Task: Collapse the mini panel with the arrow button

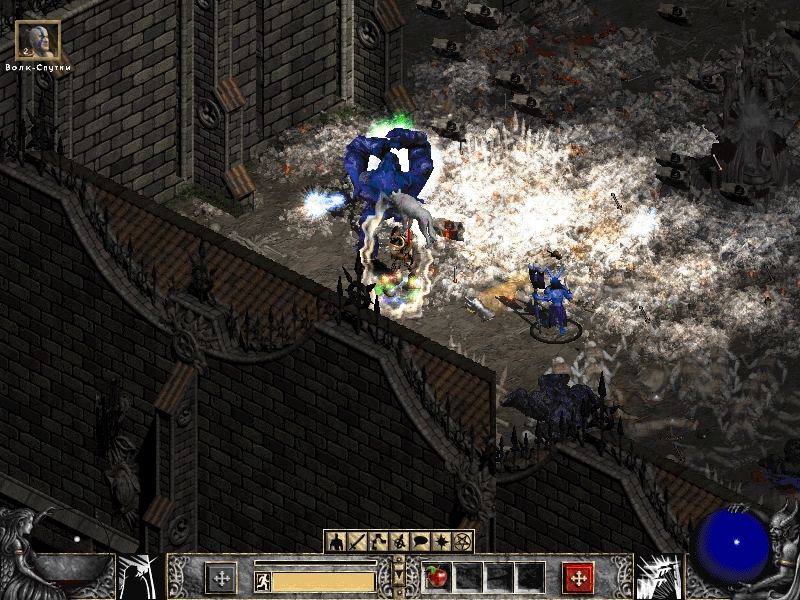Action: [400, 577]
